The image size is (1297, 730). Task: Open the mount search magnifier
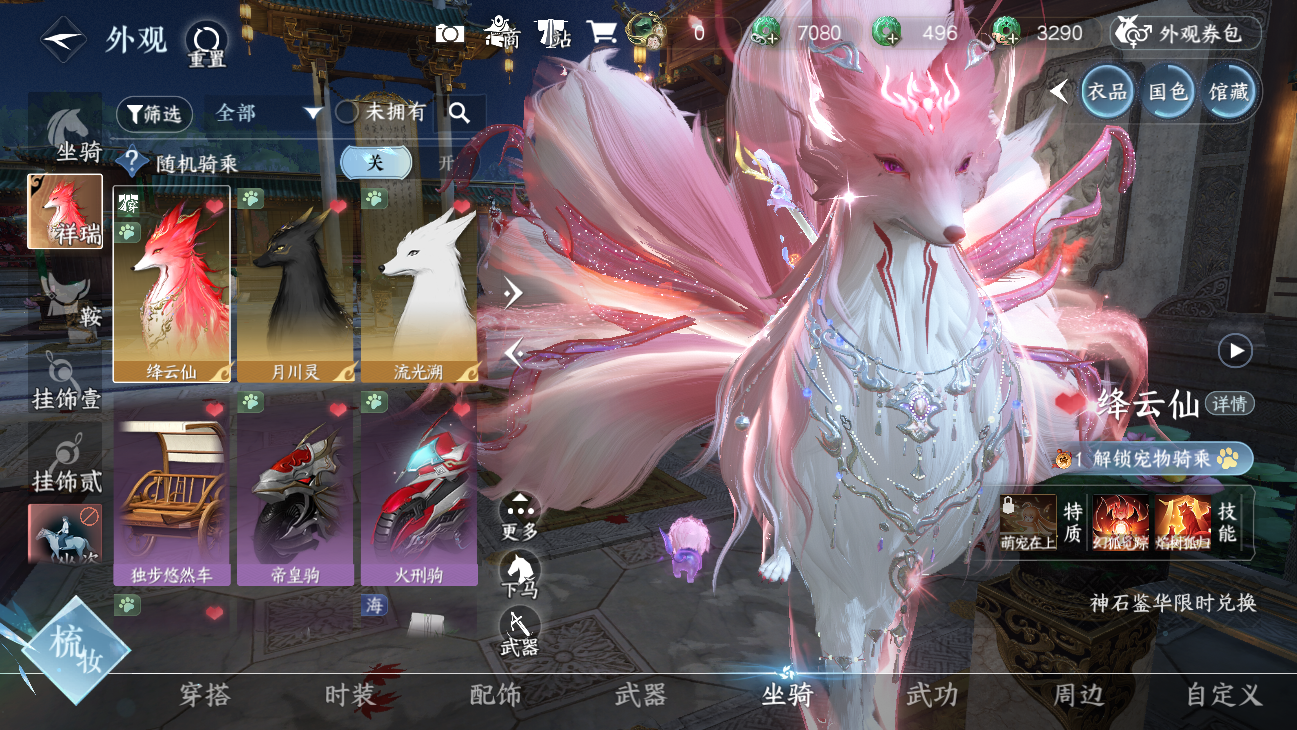(x=460, y=113)
